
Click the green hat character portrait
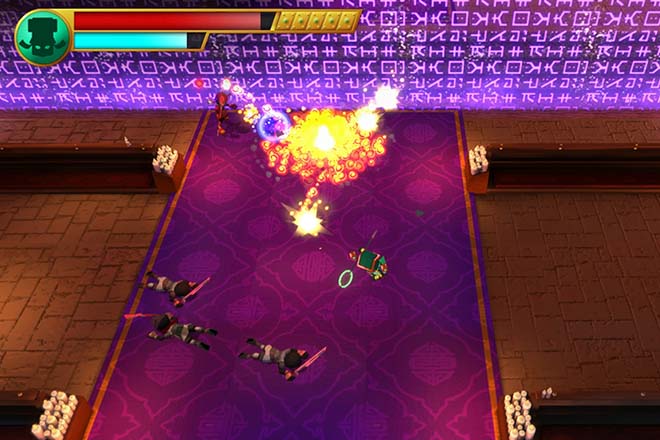point(42,37)
